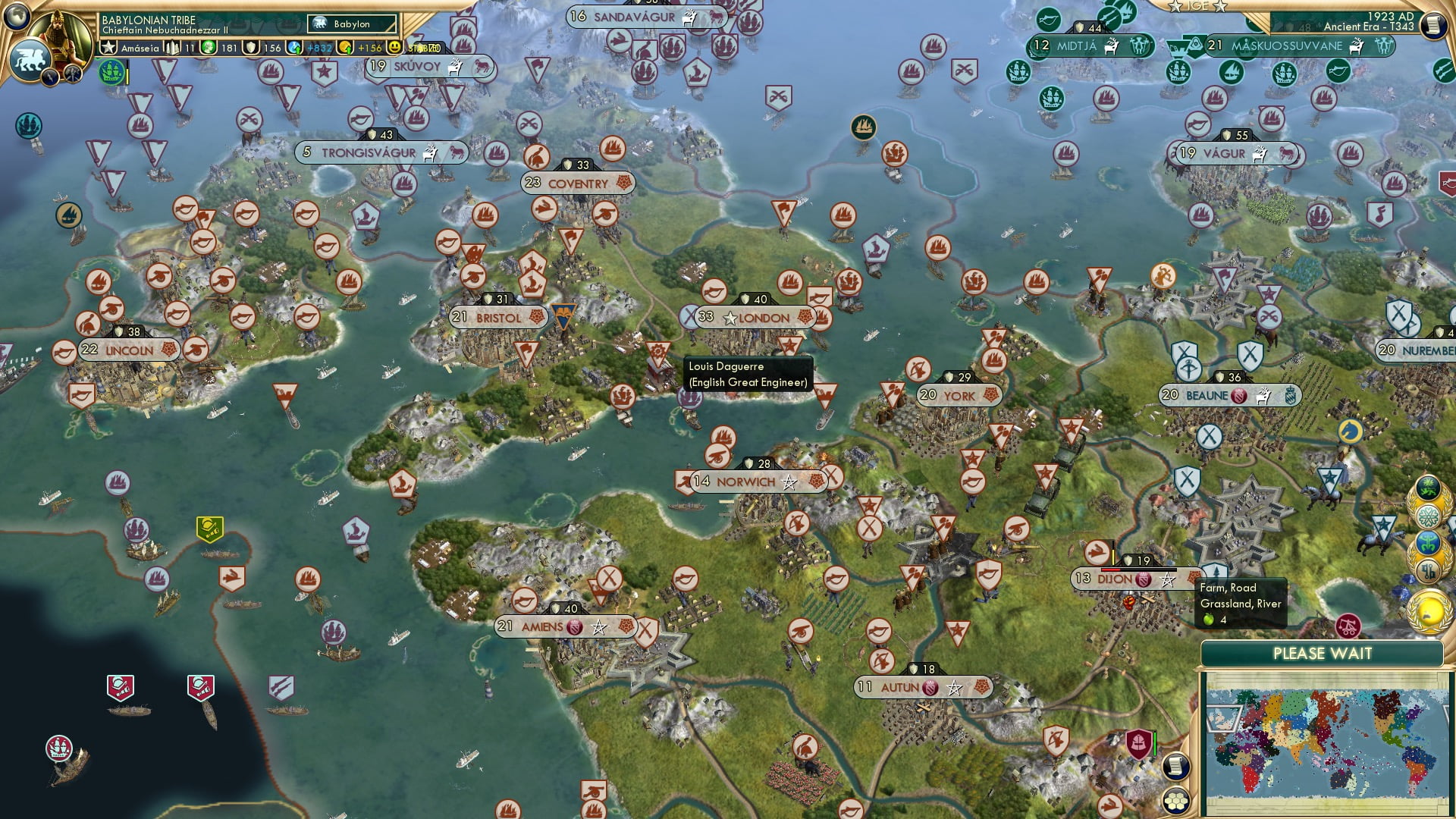Click the happiness smiley indicator on top bar
This screenshot has width=1456, height=819.
[x=395, y=47]
